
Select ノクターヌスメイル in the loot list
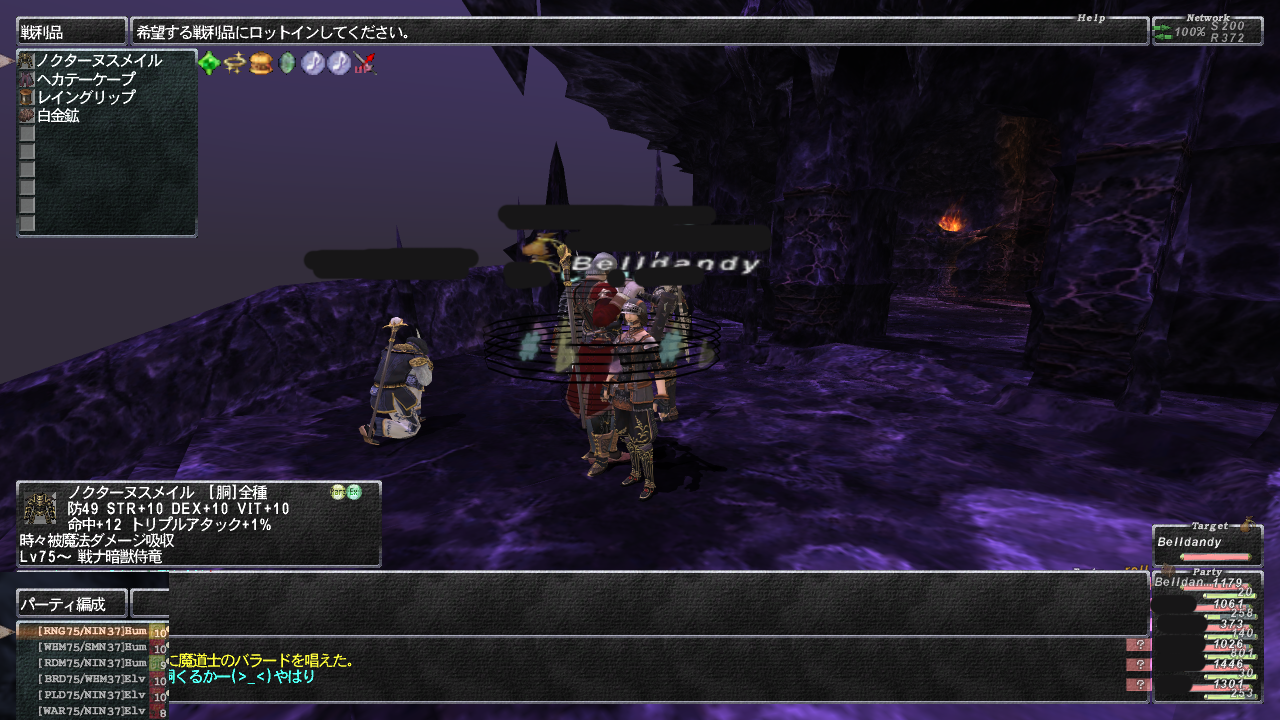98,61
